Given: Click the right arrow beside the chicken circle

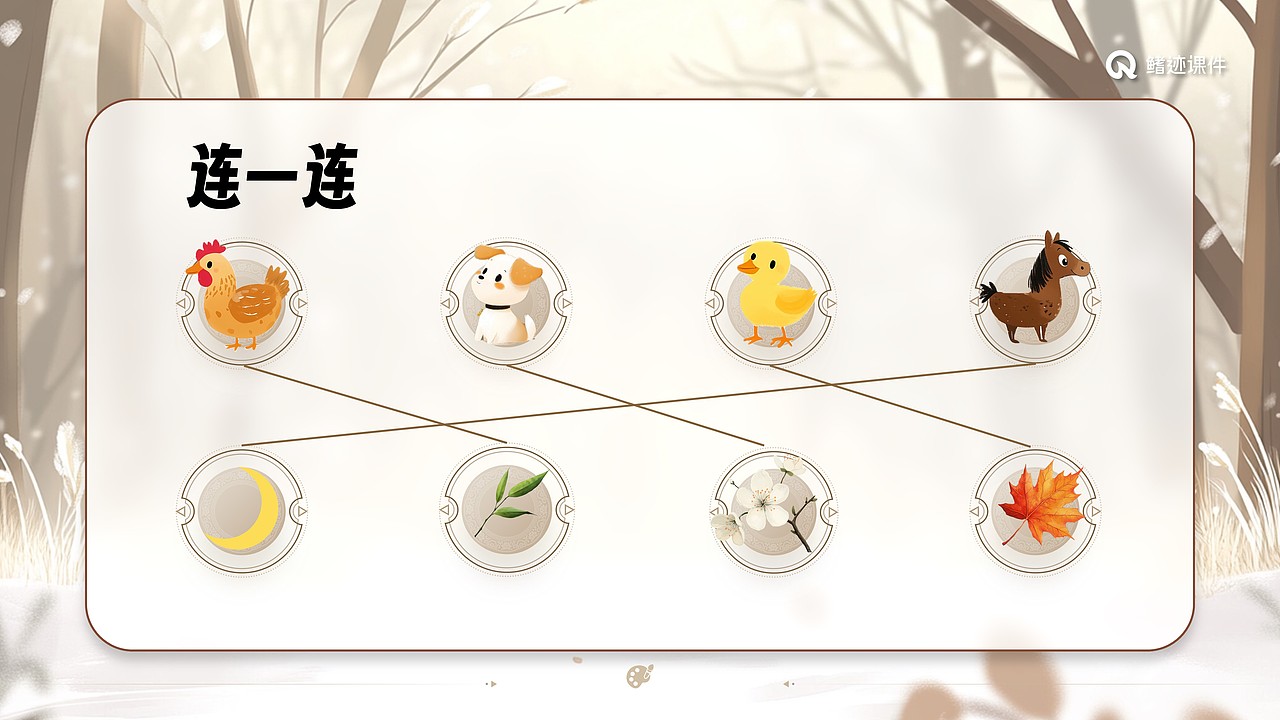Looking at the screenshot, I should click(302, 303).
